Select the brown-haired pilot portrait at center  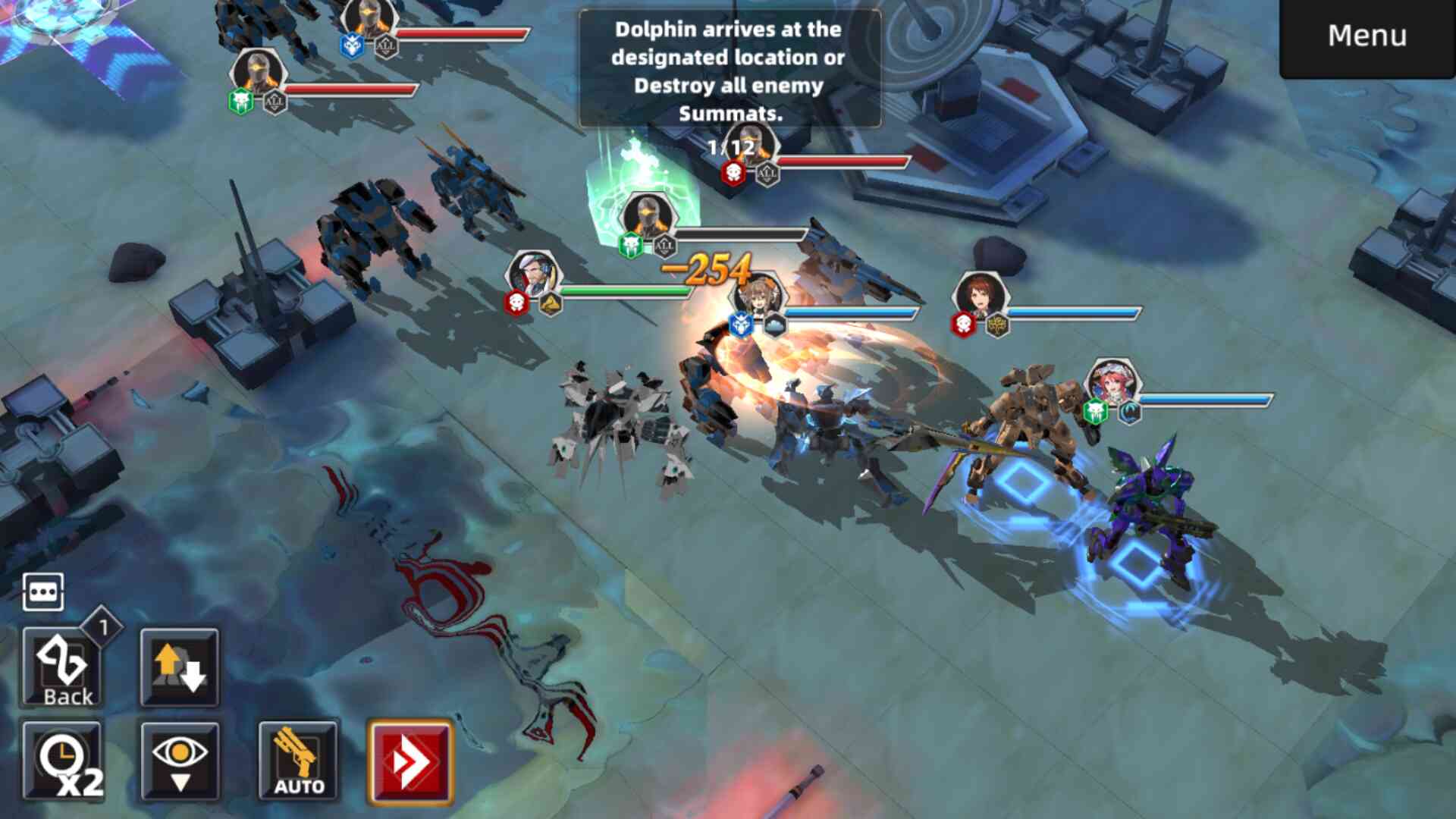[x=757, y=297]
